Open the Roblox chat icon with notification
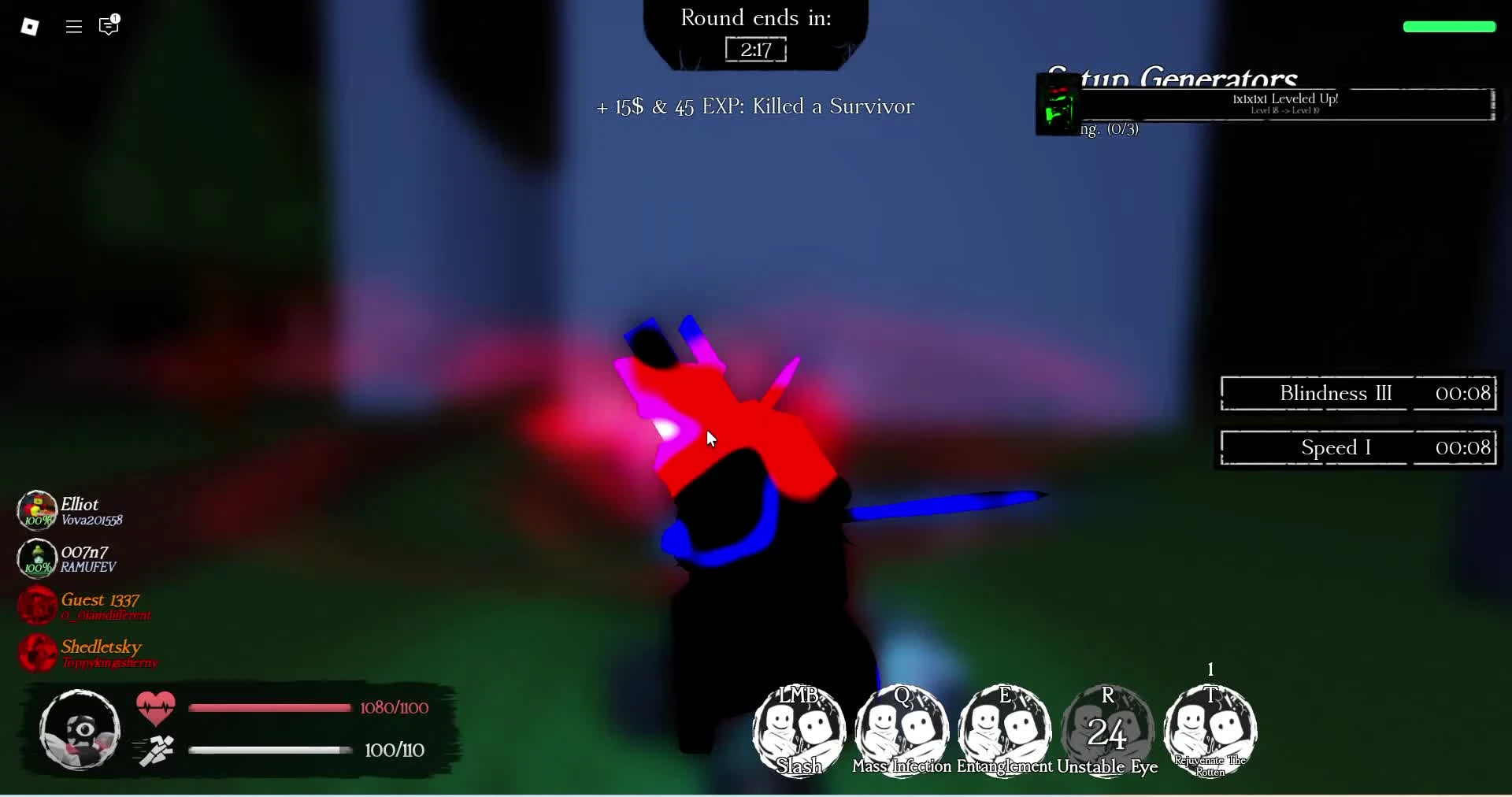The image size is (1512, 797). (x=108, y=26)
